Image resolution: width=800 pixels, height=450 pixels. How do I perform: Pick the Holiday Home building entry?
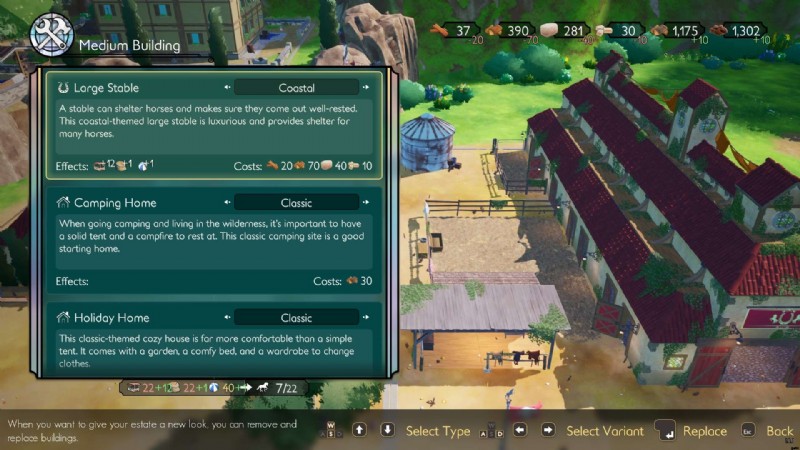tap(213, 340)
